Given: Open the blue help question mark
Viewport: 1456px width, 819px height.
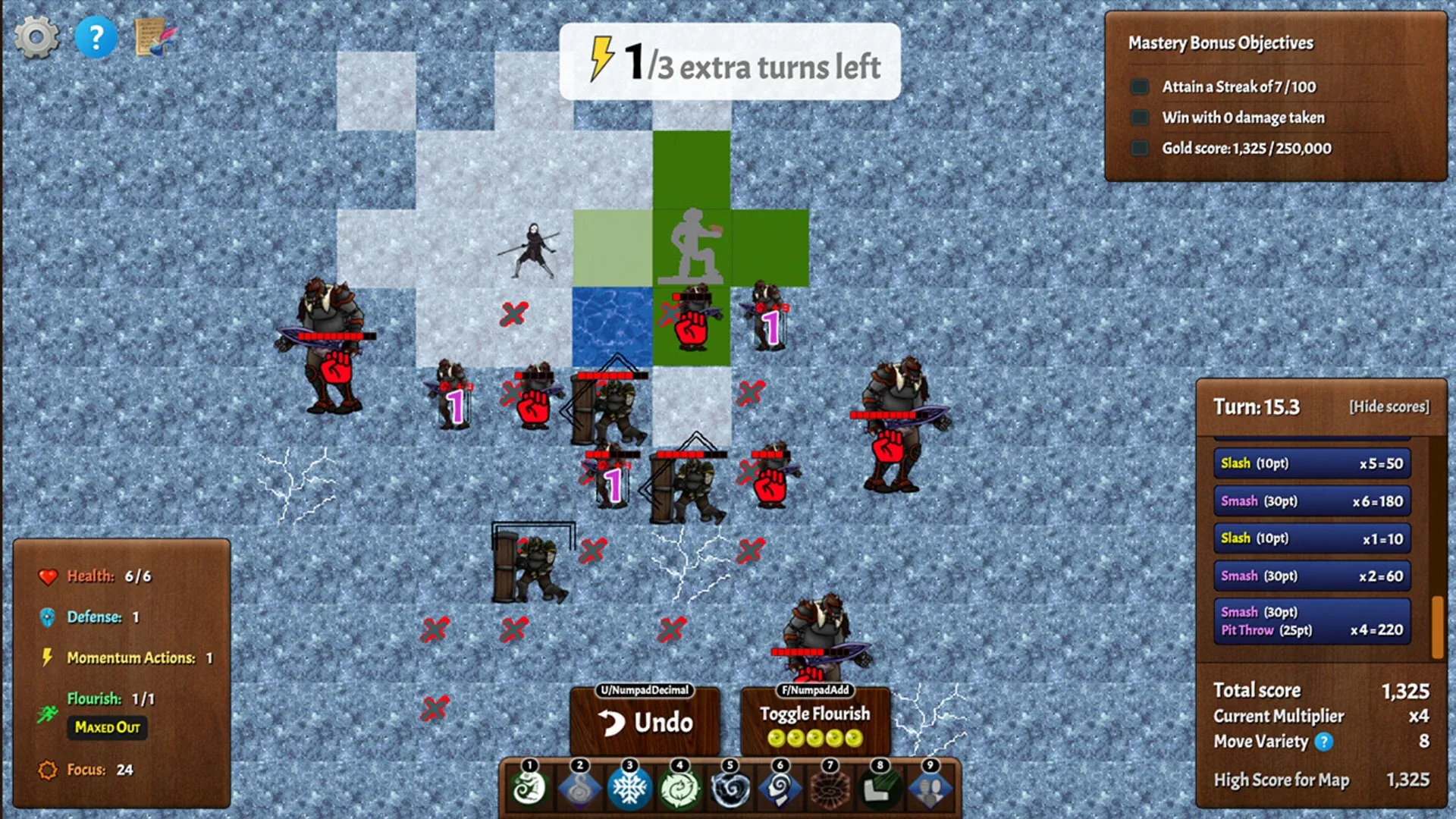Looking at the screenshot, I should coord(96,36).
